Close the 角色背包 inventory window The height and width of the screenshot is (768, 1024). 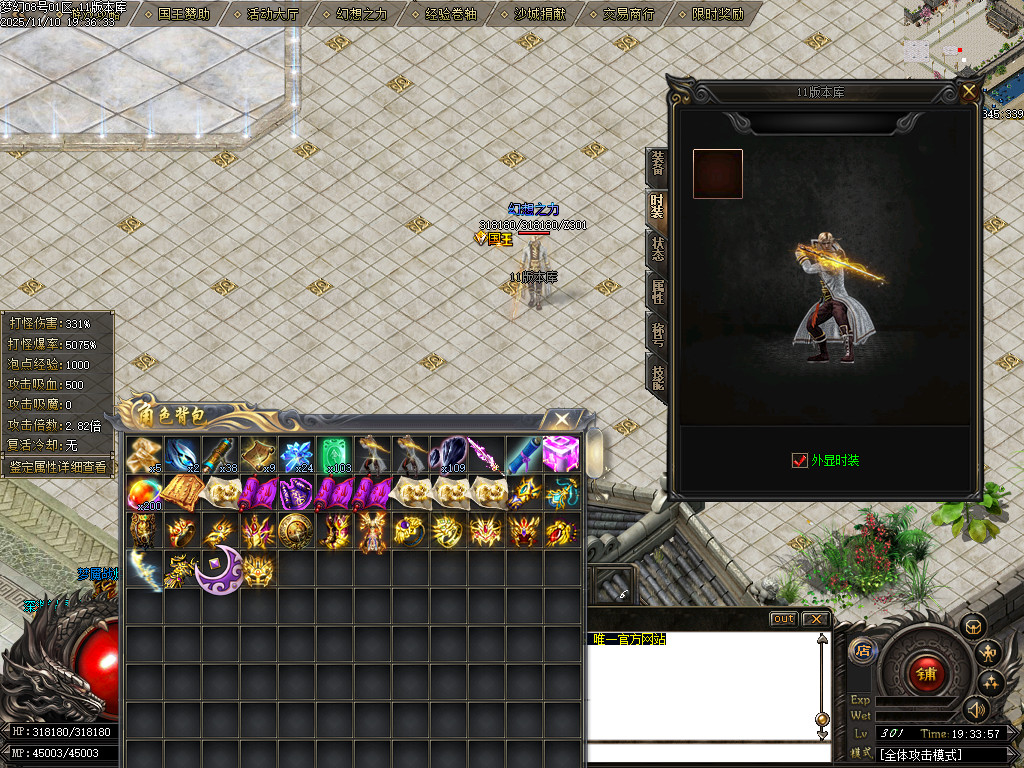[x=562, y=419]
